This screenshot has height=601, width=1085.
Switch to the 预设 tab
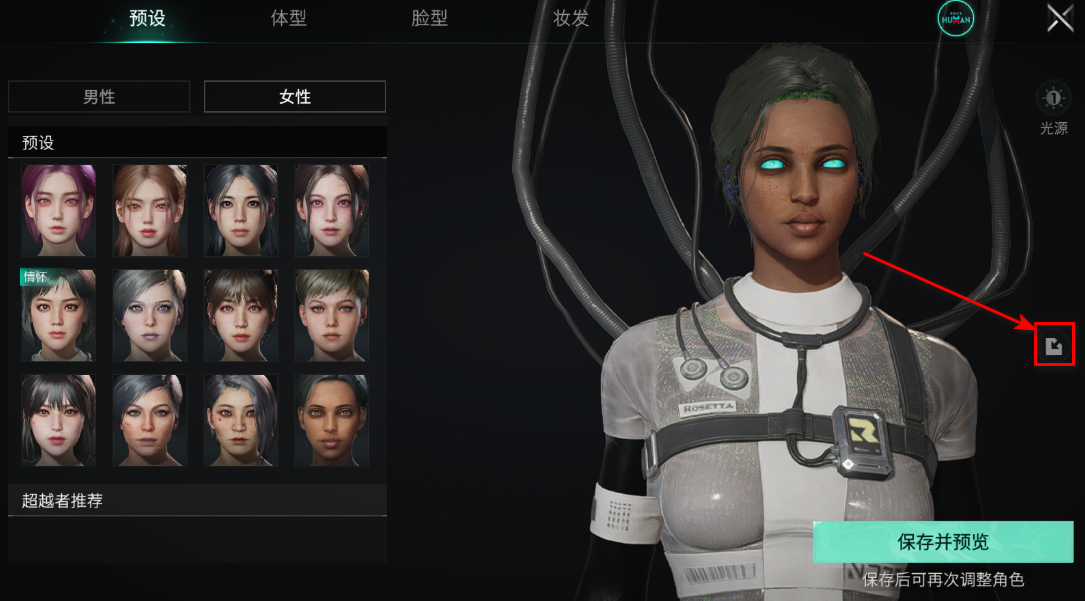point(147,18)
